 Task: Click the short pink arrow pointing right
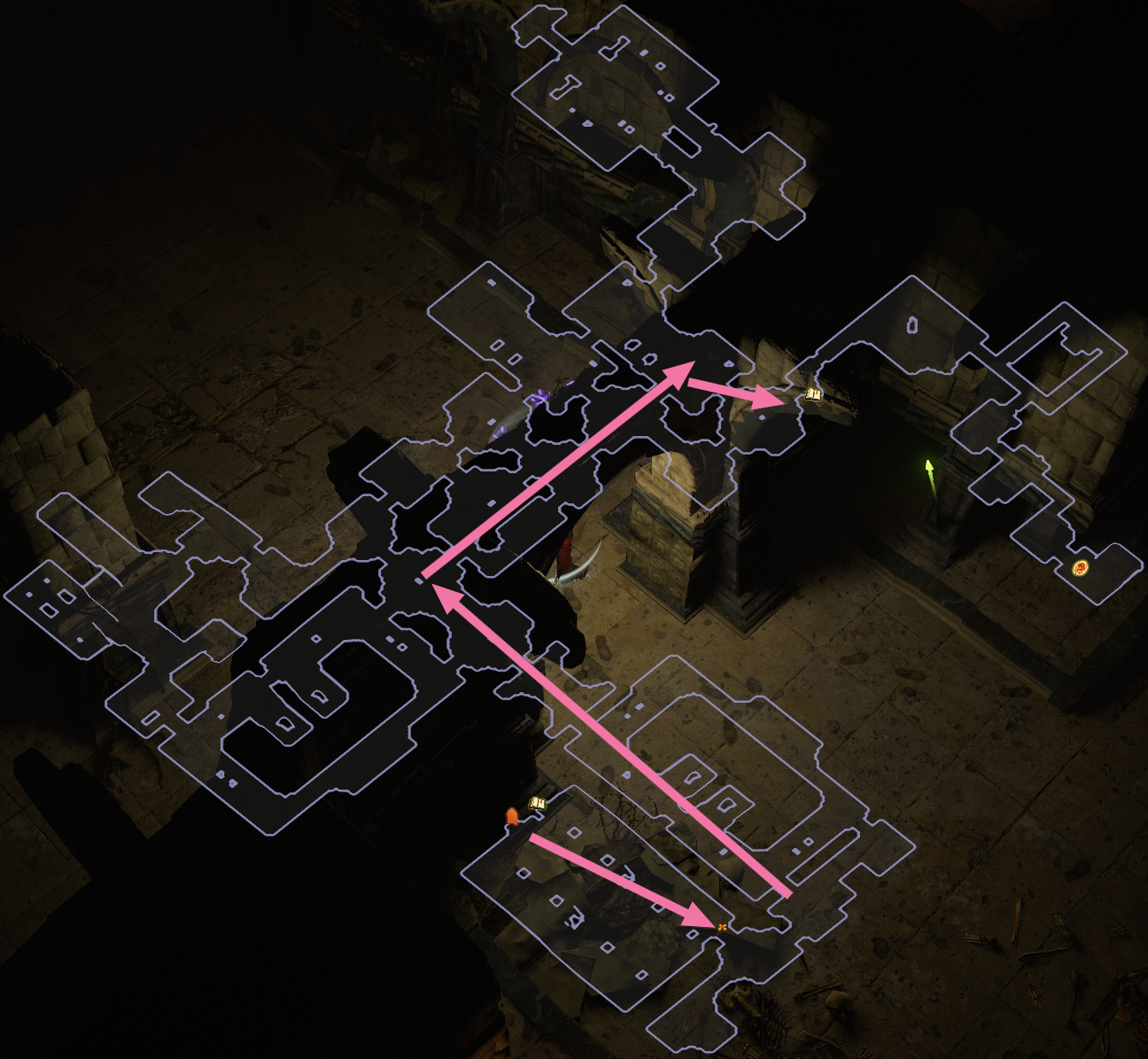point(735,390)
